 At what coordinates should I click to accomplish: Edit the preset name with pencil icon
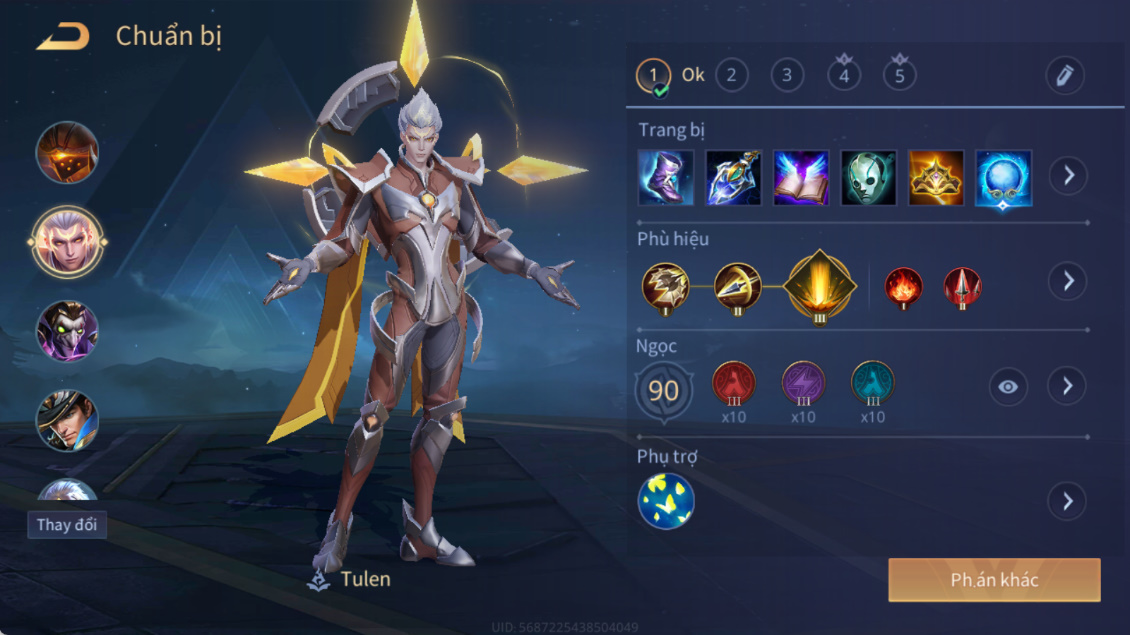tap(1065, 75)
